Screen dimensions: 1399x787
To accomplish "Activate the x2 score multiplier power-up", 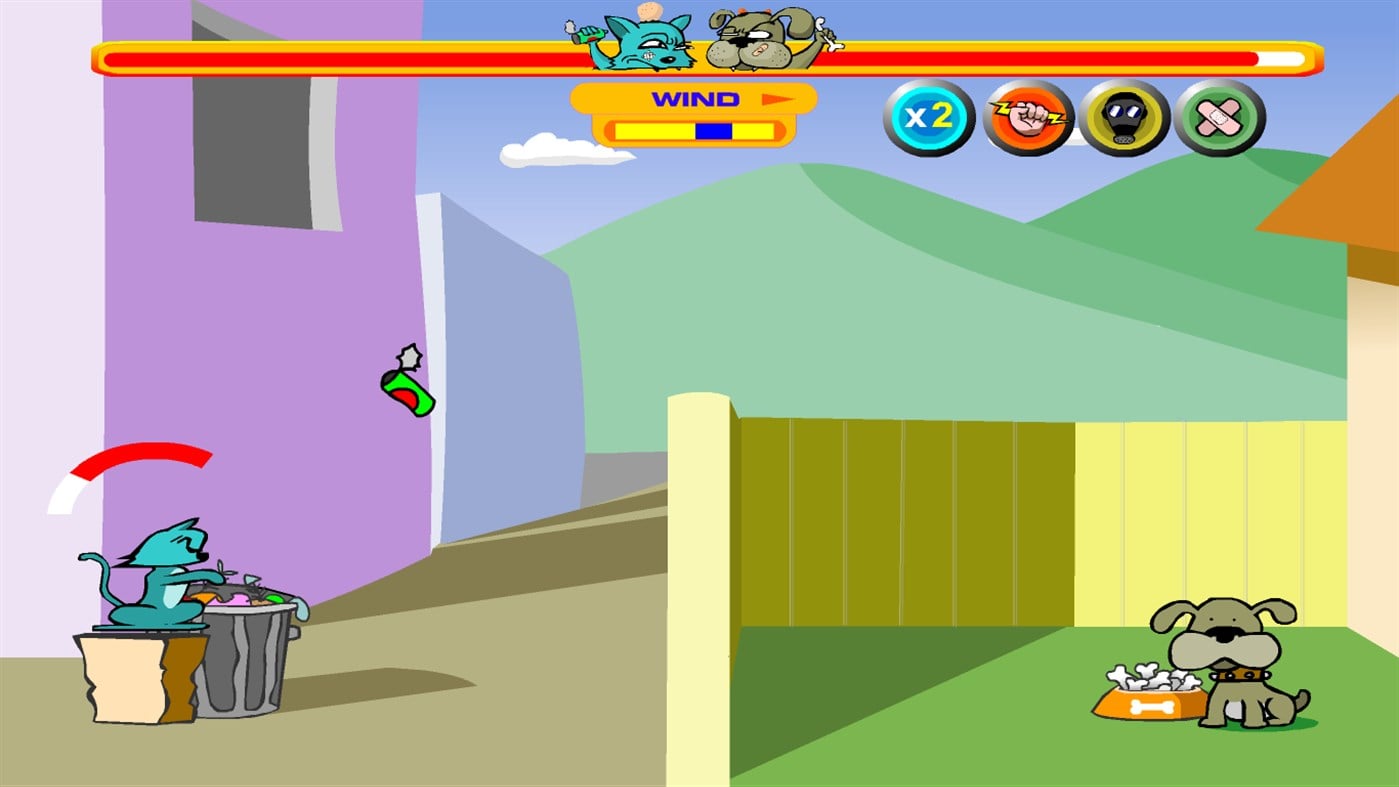I will [930, 117].
